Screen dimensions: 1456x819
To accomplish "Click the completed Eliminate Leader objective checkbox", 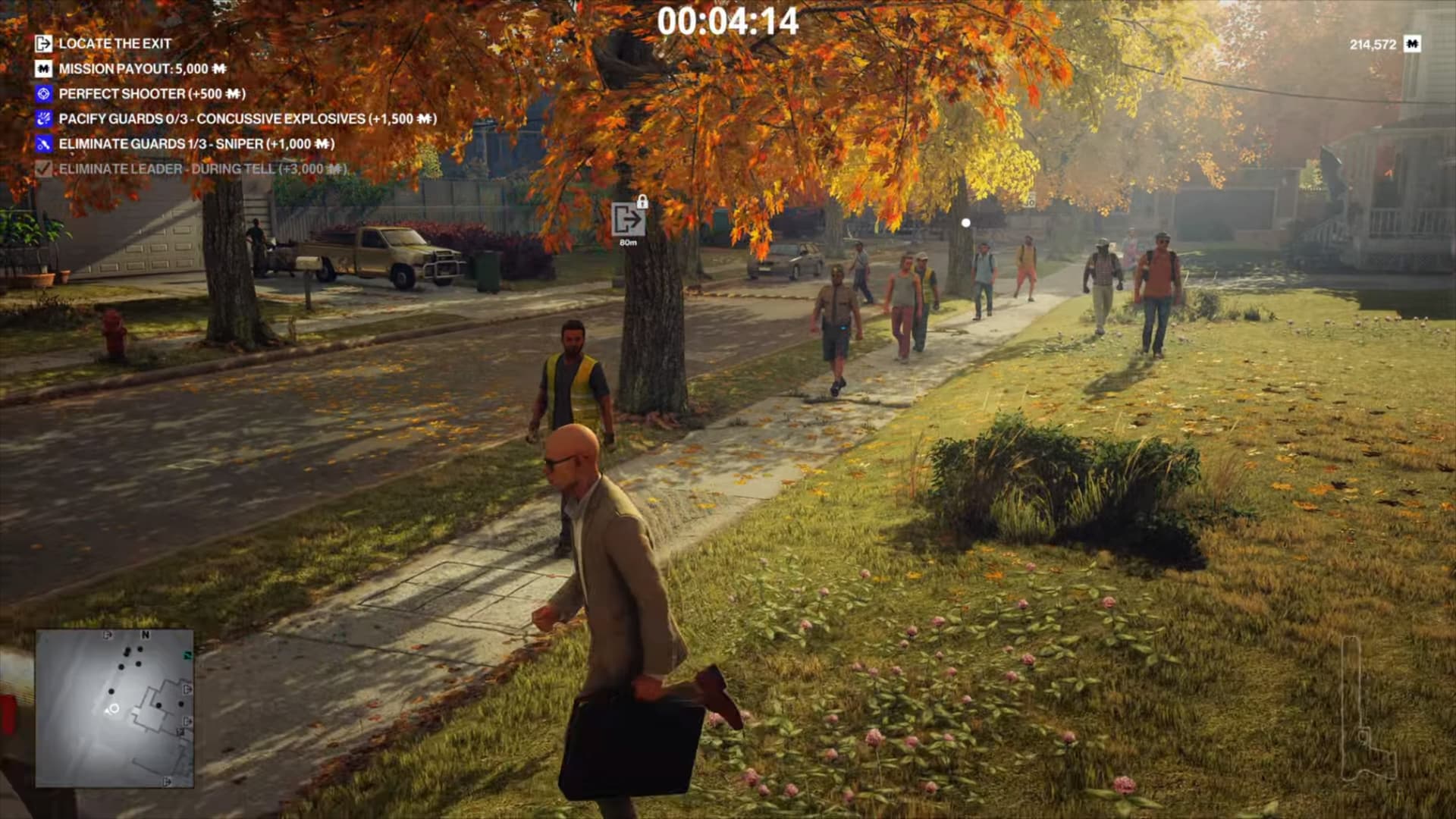I will coord(44,169).
